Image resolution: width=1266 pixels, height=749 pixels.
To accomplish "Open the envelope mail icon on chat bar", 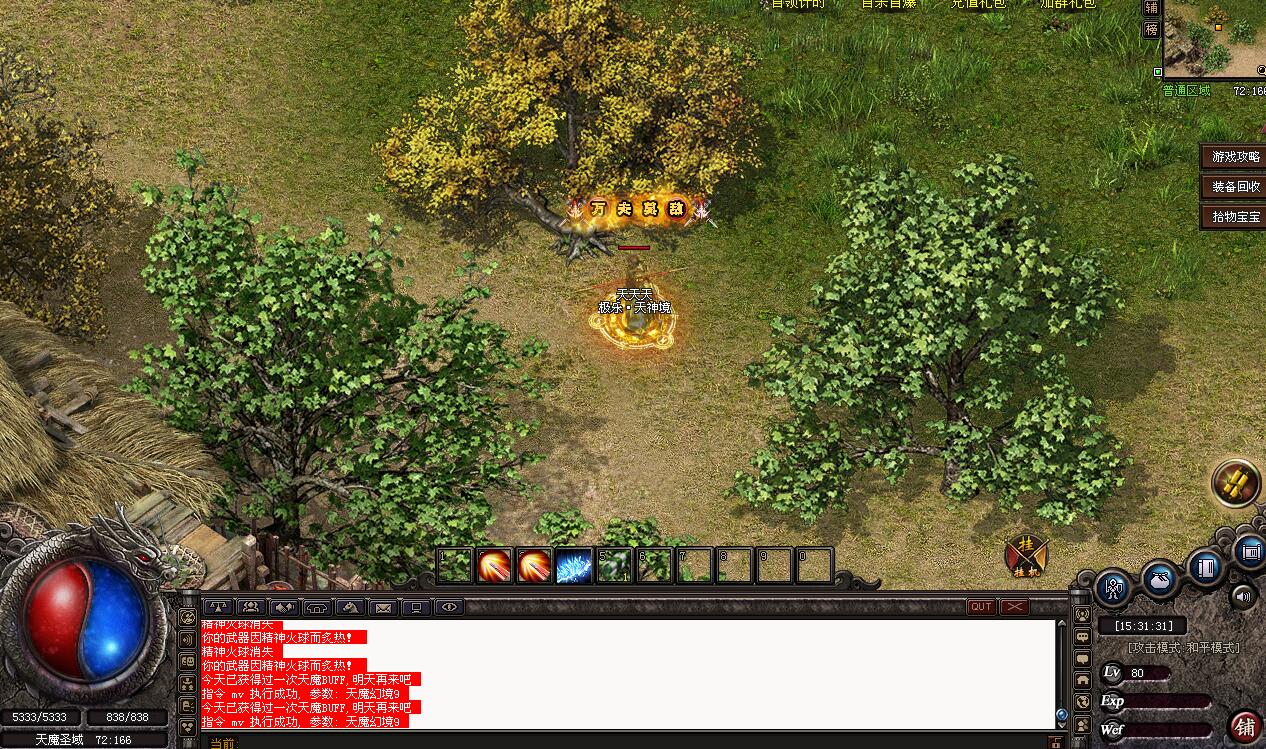I will point(382,607).
